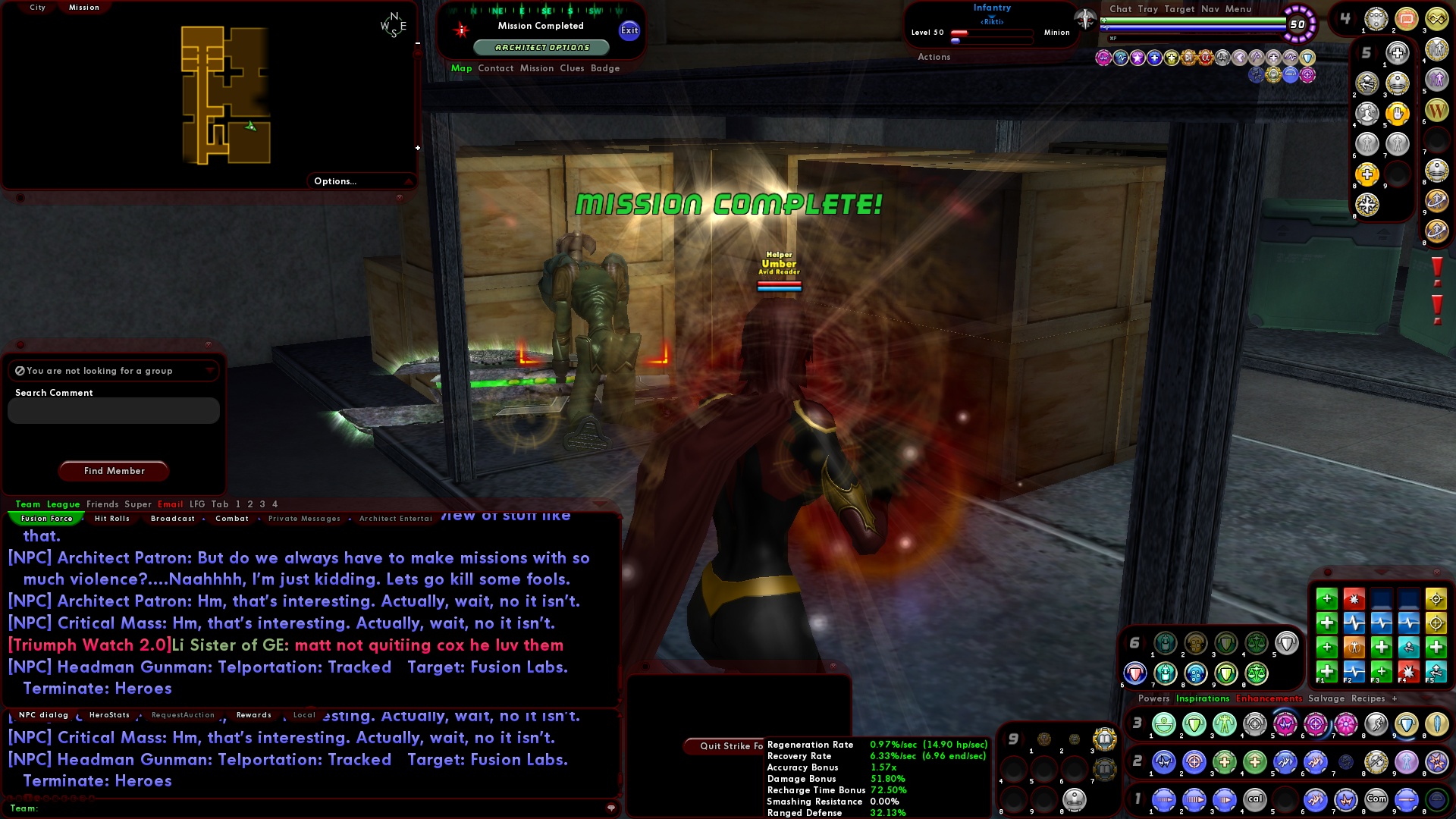Click the white shield power in tray 6
Image resolution: width=1456 pixels, height=819 pixels.
[1287, 642]
